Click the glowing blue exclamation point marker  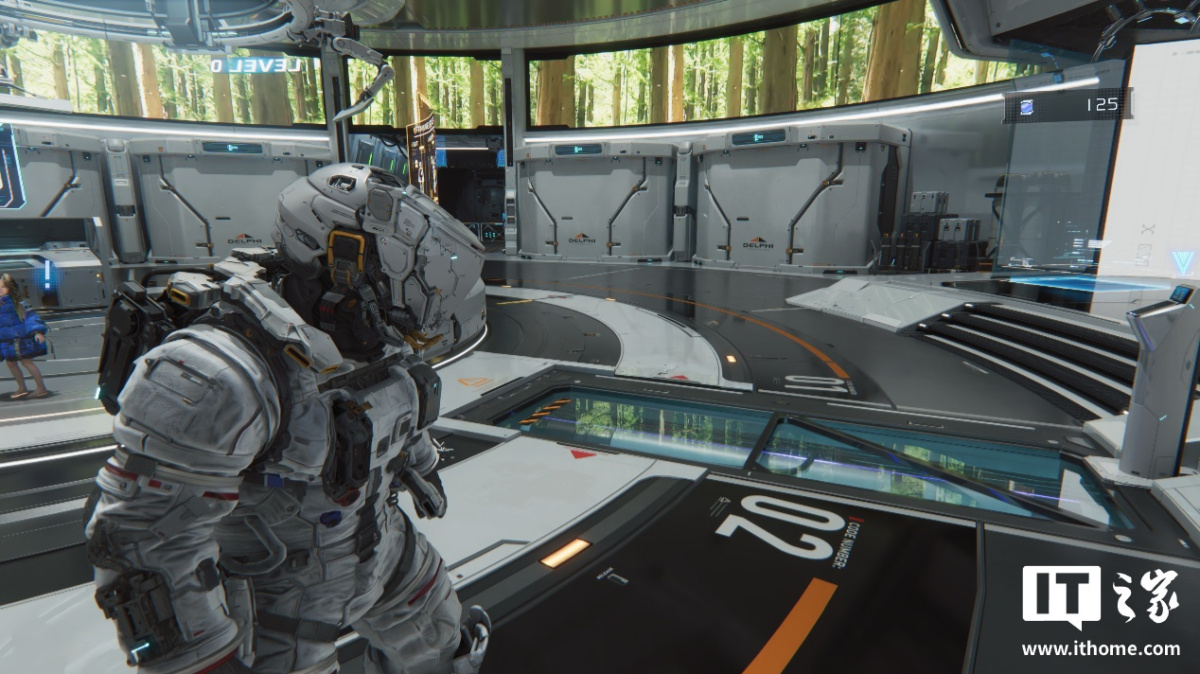click(x=46, y=275)
